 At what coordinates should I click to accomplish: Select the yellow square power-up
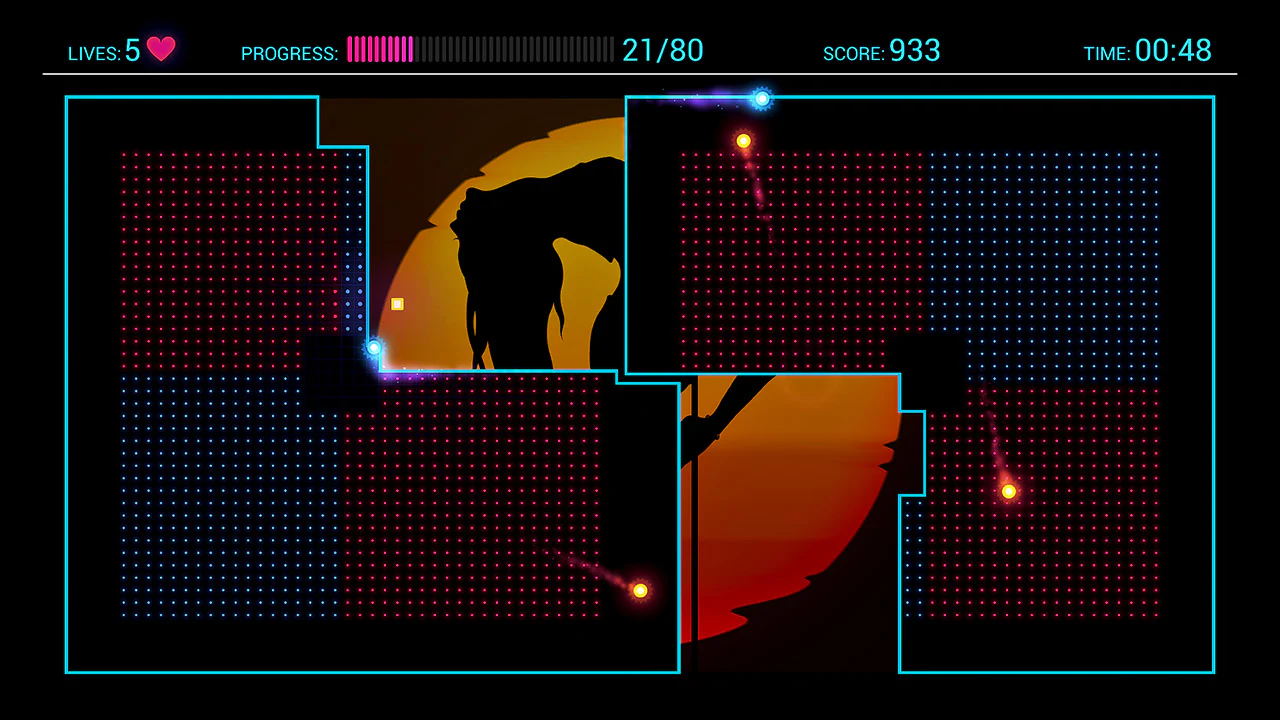(x=397, y=304)
